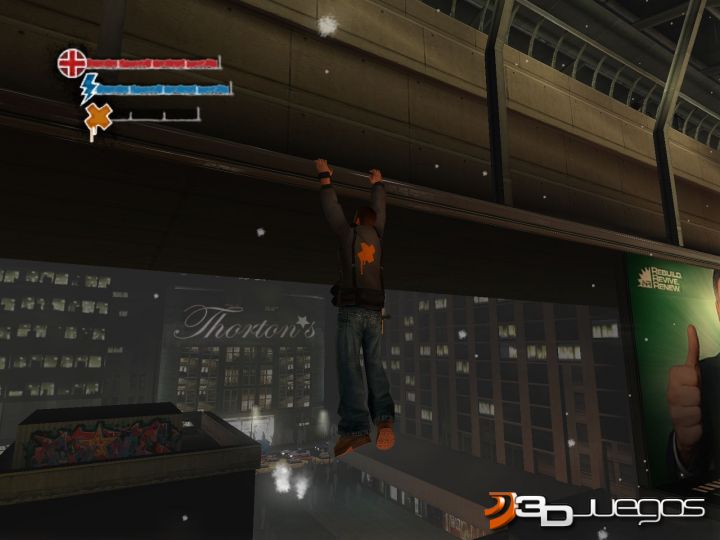This screenshot has width=720, height=540.
Task: Open the 3DJuegos watermark logo
Action: (x=596, y=512)
